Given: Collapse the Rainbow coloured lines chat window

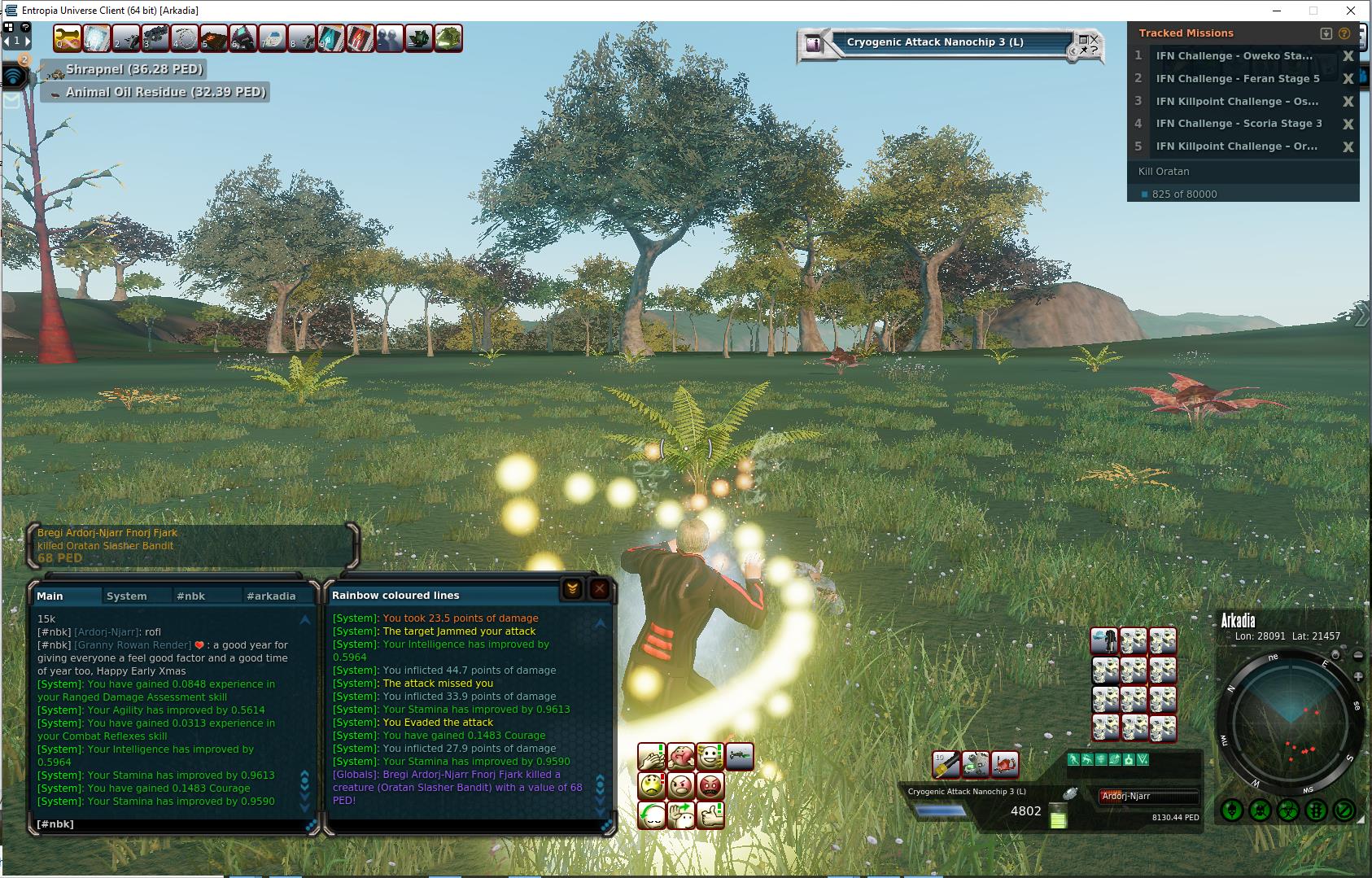Looking at the screenshot, I should click(x=572, y=588).
